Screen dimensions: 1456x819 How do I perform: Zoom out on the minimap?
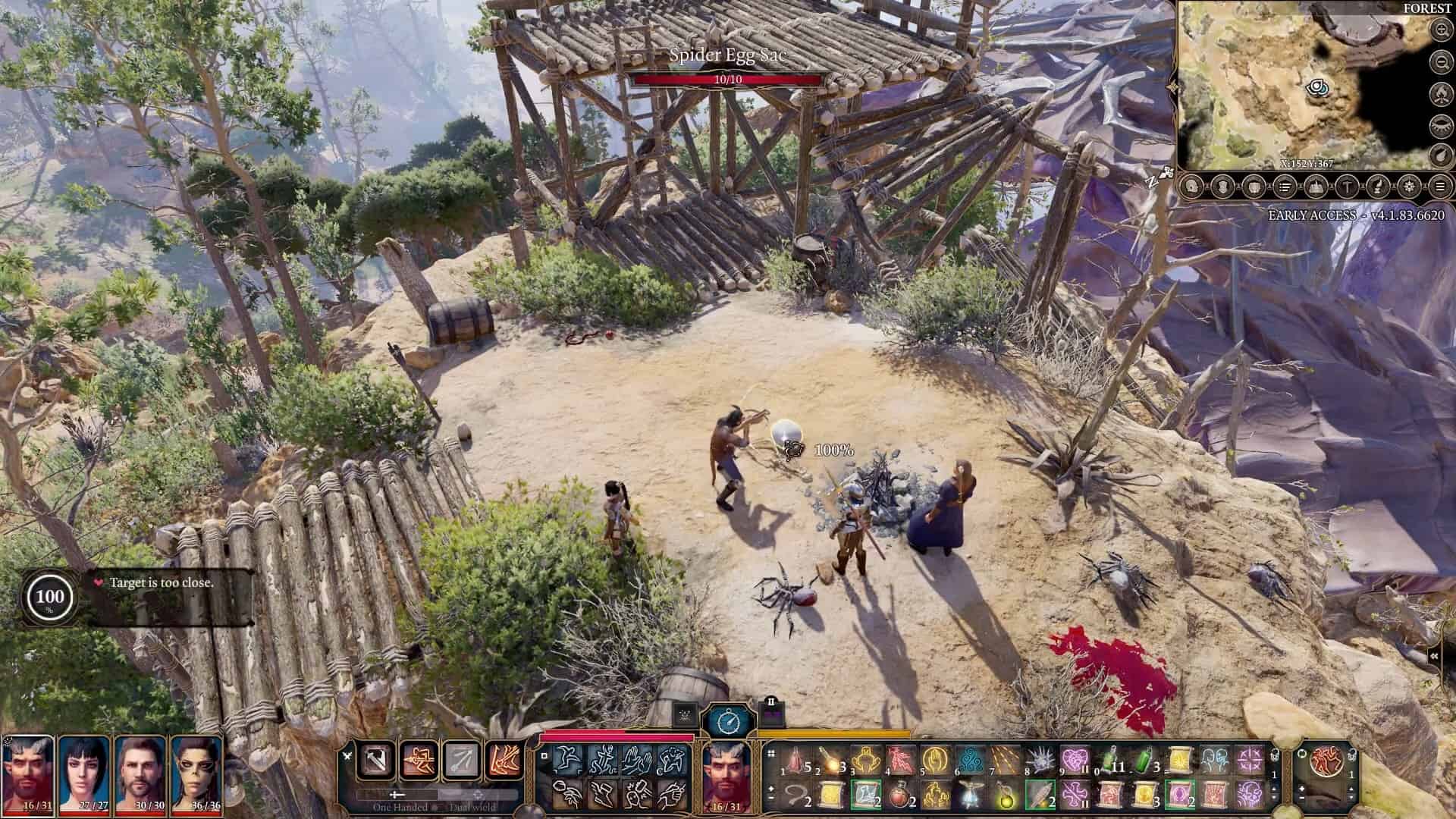[1442, 61]
